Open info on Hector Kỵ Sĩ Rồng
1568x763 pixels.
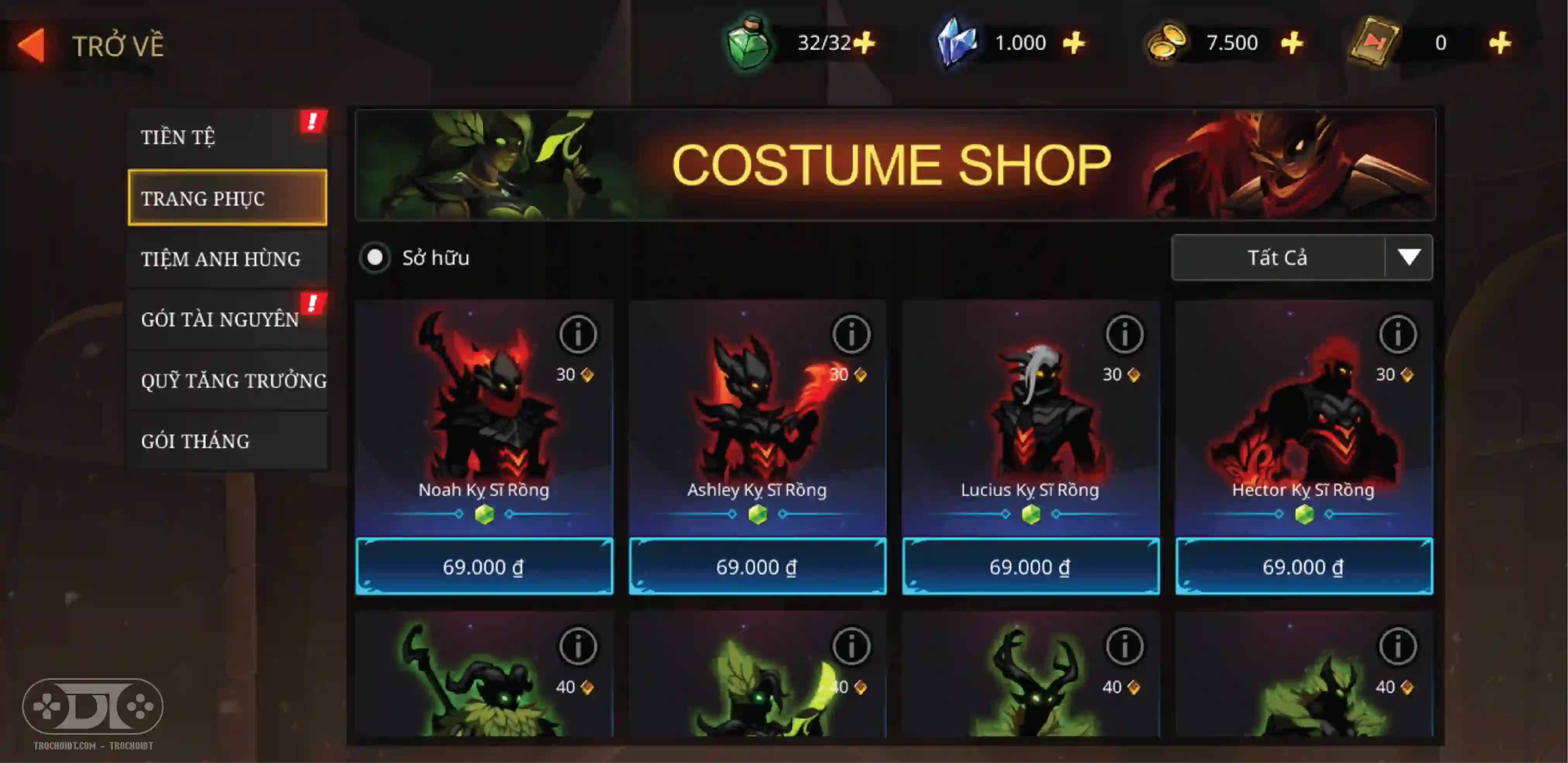[x=1397, y=334]
